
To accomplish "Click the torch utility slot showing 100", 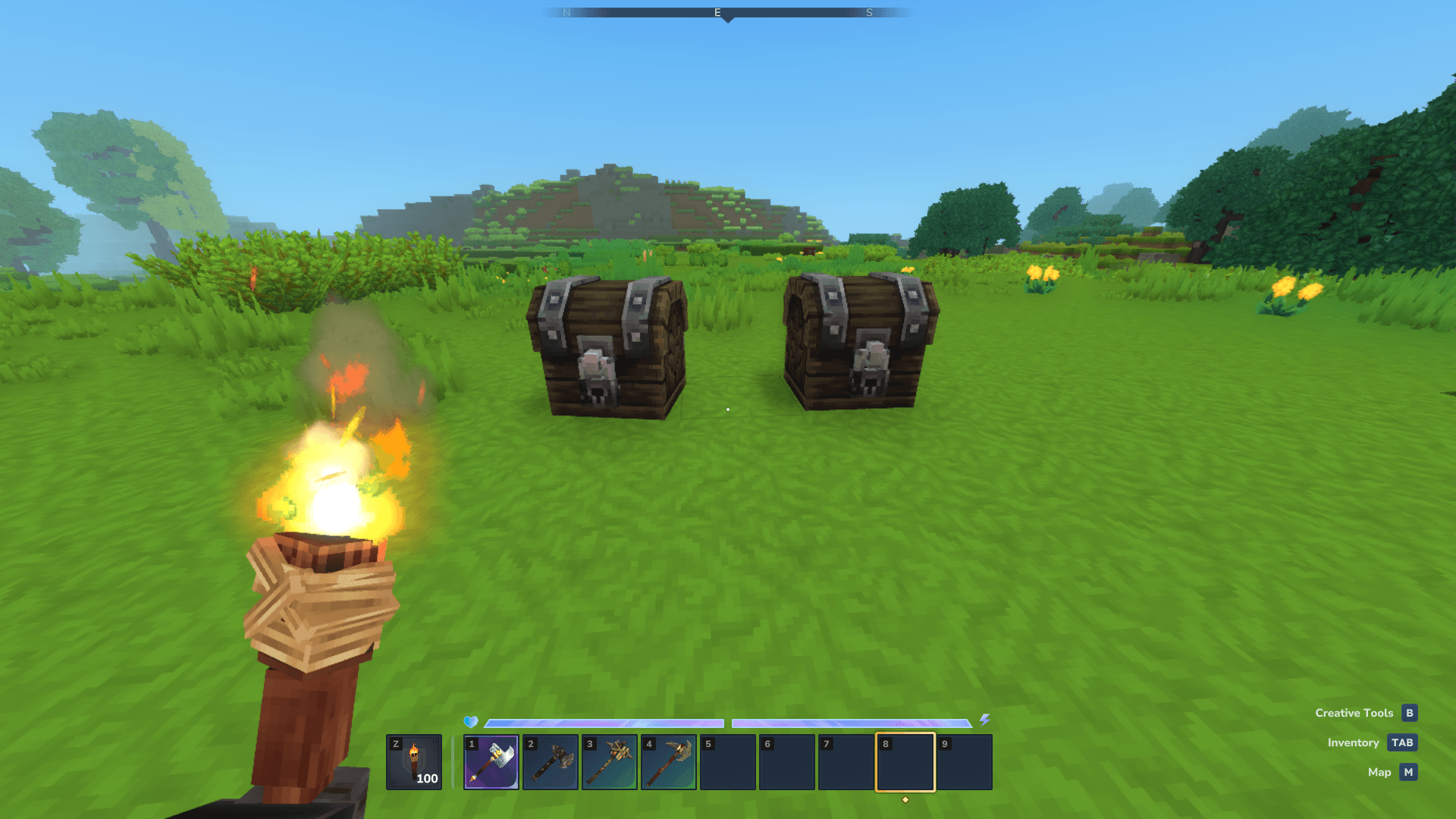I will click(414, 762).
